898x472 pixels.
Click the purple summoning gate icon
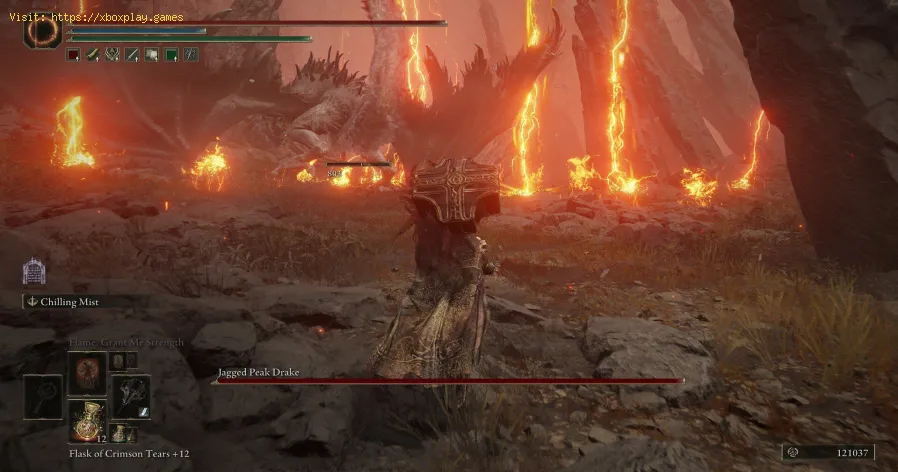[x=32, y=271]
